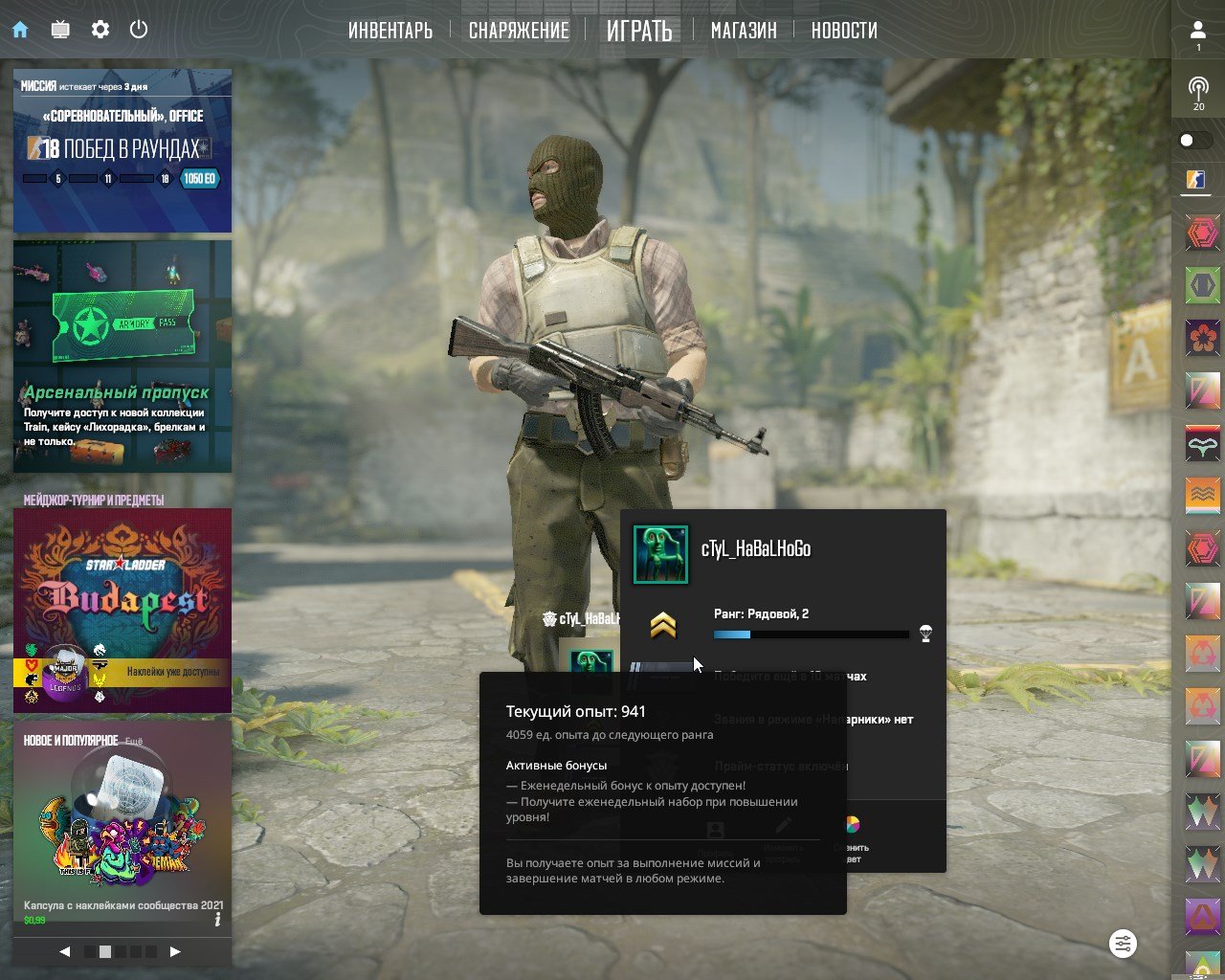Open the sliders options button
The image size is (1225, 980).
[1123, 944]
